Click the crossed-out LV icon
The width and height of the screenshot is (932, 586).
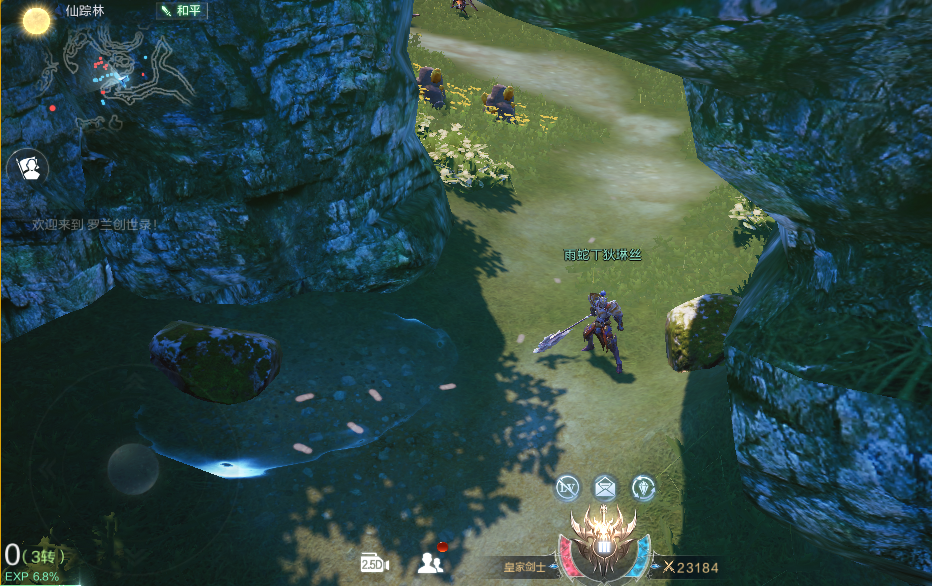(x=567, y=487)
